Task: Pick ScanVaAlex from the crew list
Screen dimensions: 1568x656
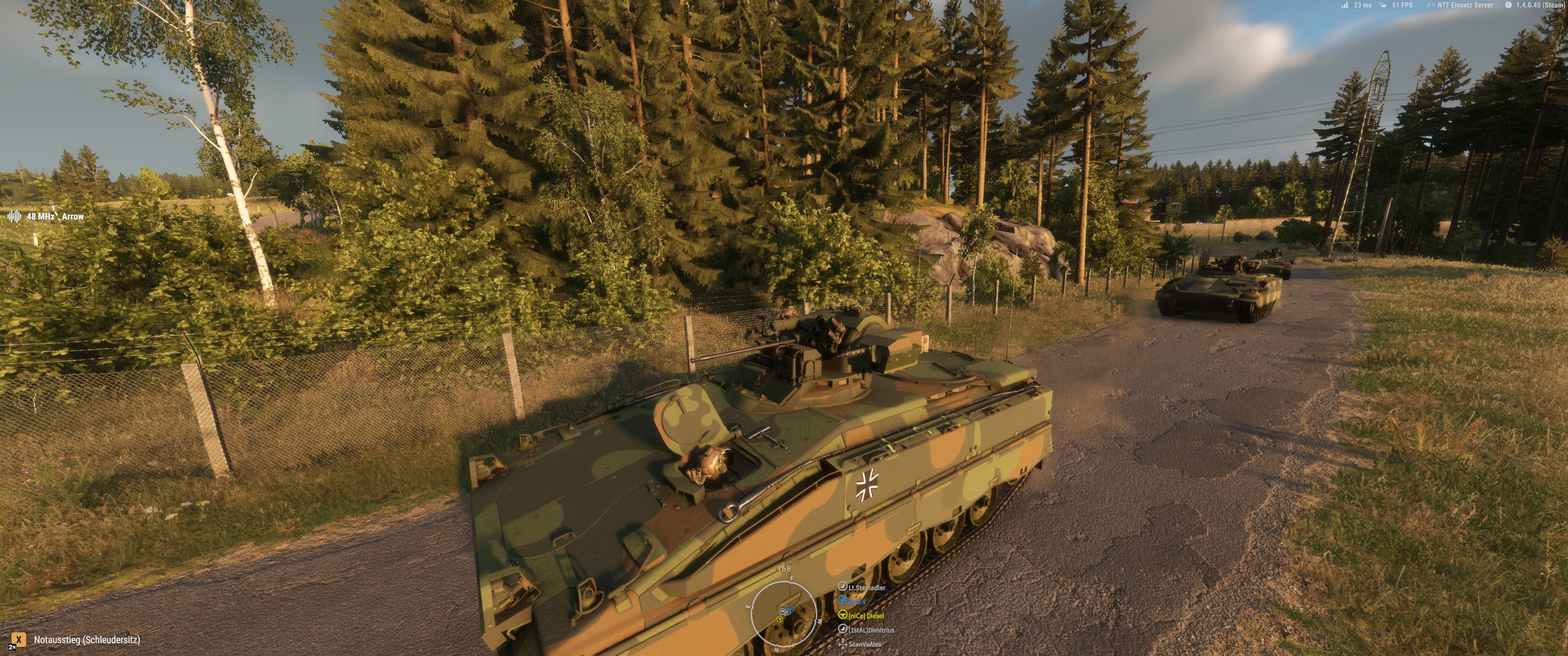Action: [x=864, y=644]
